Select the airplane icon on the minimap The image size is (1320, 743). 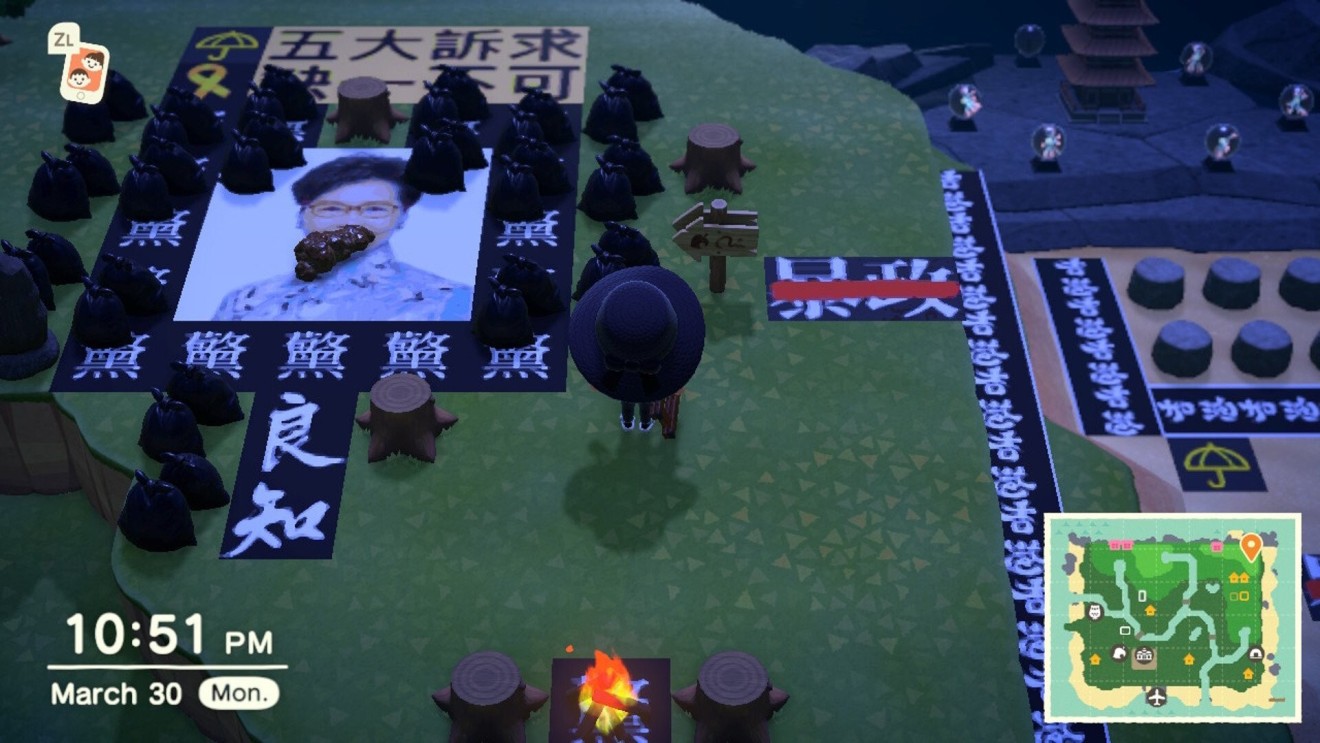[1156, 696]
